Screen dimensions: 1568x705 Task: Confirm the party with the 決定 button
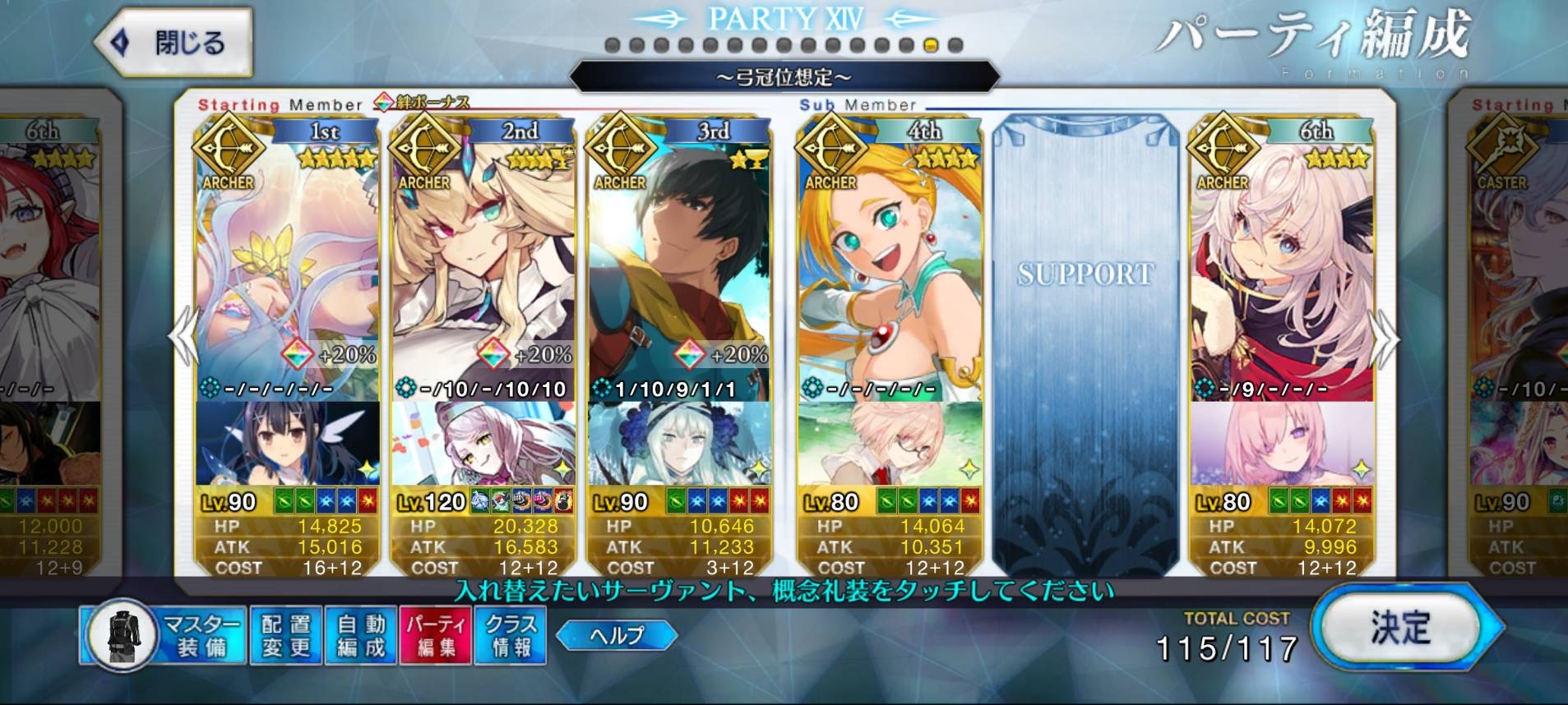tap(1400, 629)
